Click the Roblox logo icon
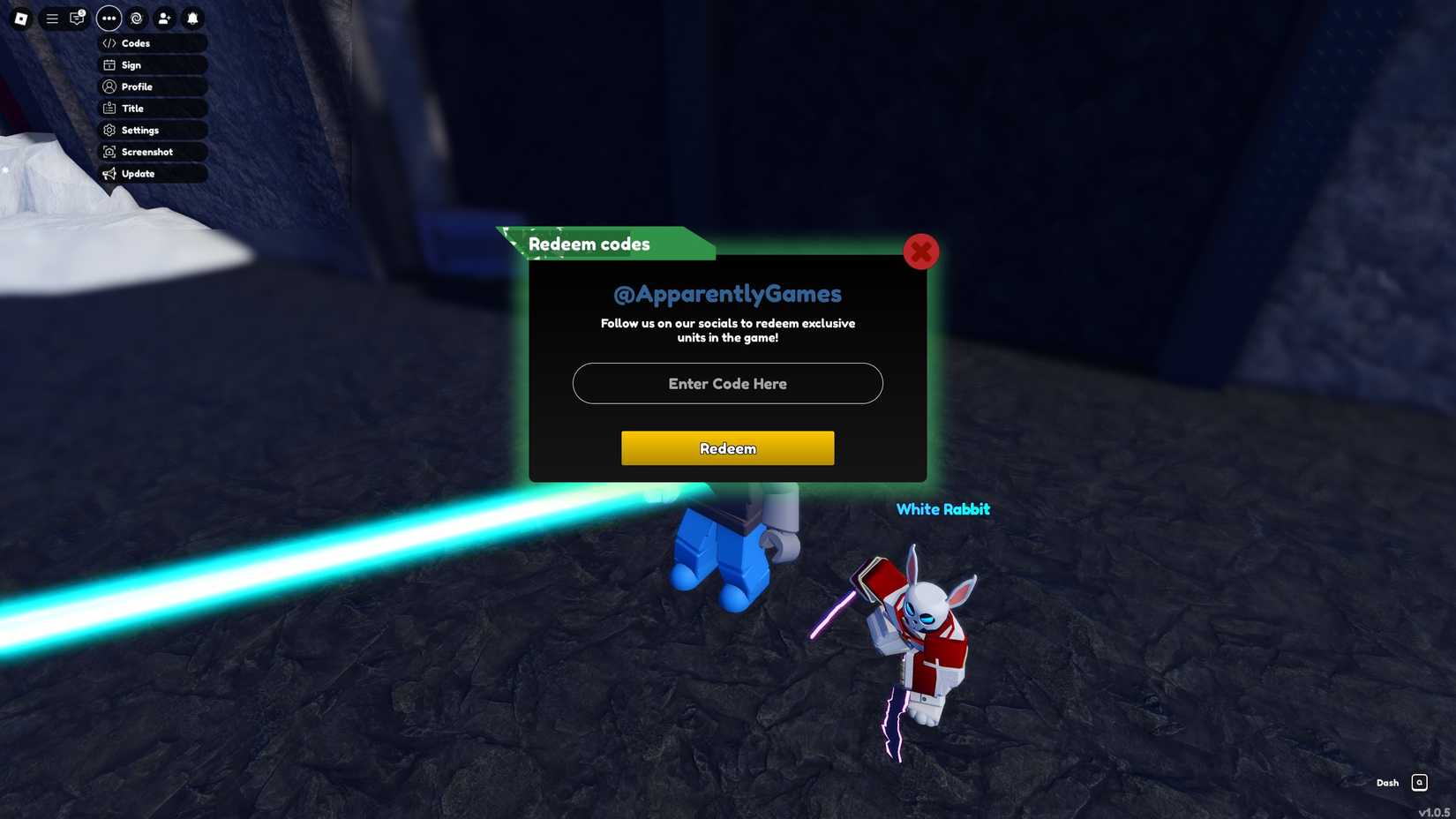1456x819 pixels. pos(21,19)
